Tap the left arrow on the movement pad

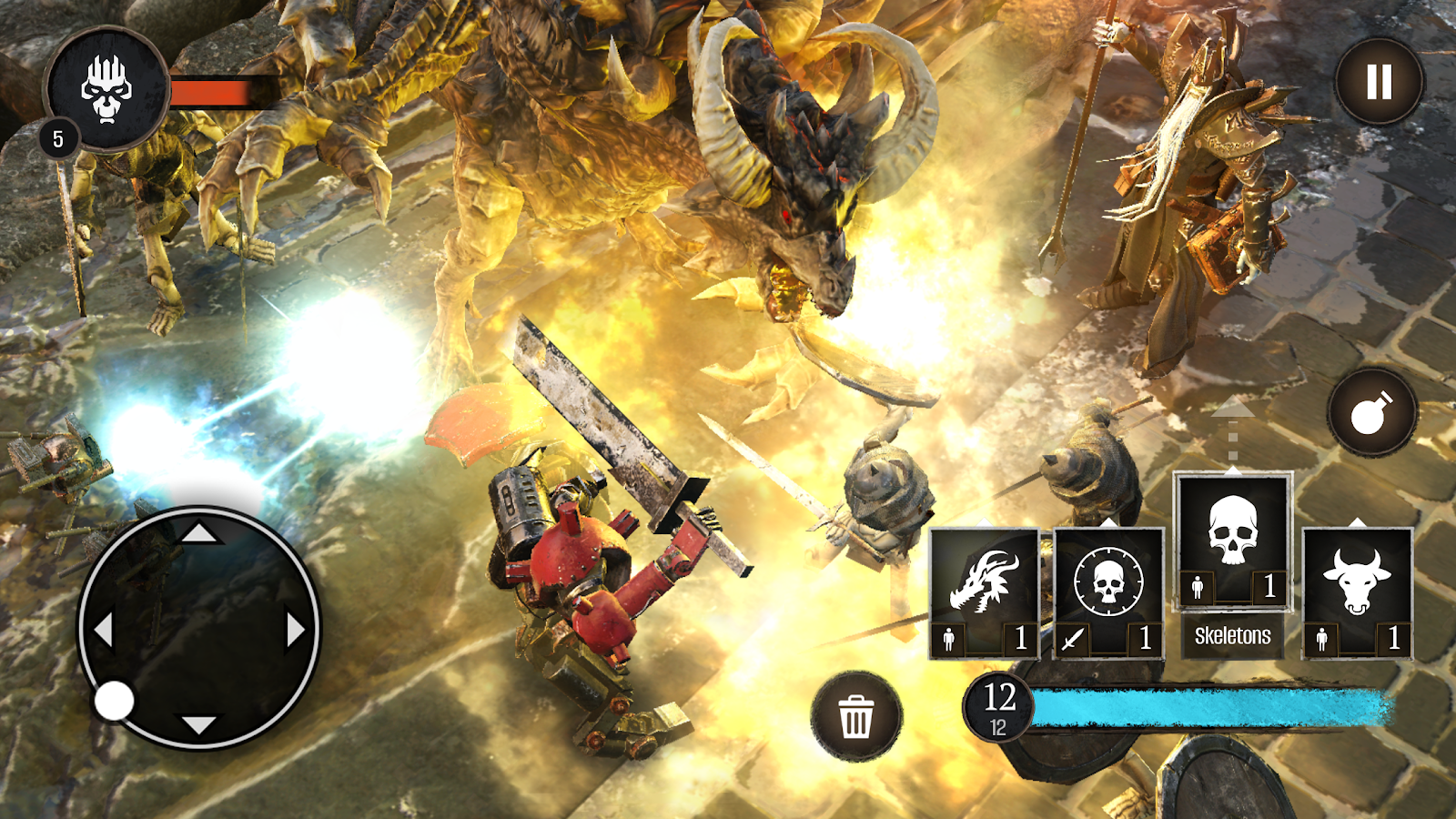click(104, 630)
